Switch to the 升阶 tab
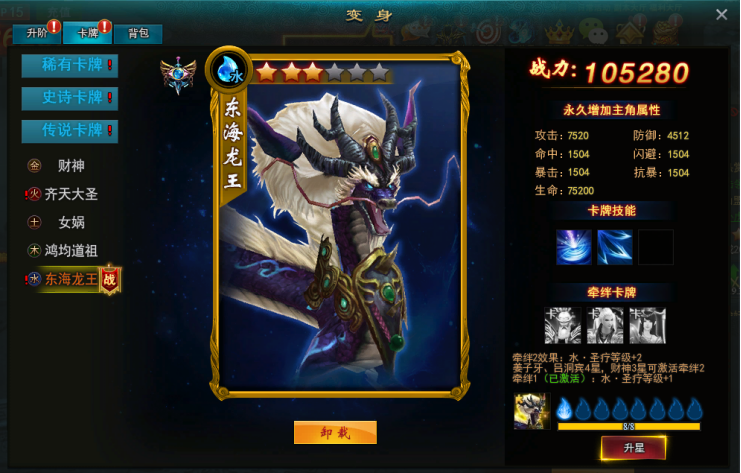The height and width of the screenshot is (473, 741). coord(36,33)
